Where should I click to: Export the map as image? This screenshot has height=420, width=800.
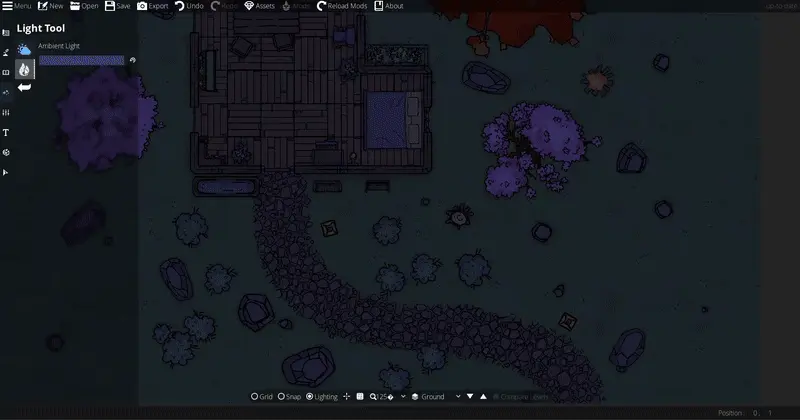click(152, 6)
